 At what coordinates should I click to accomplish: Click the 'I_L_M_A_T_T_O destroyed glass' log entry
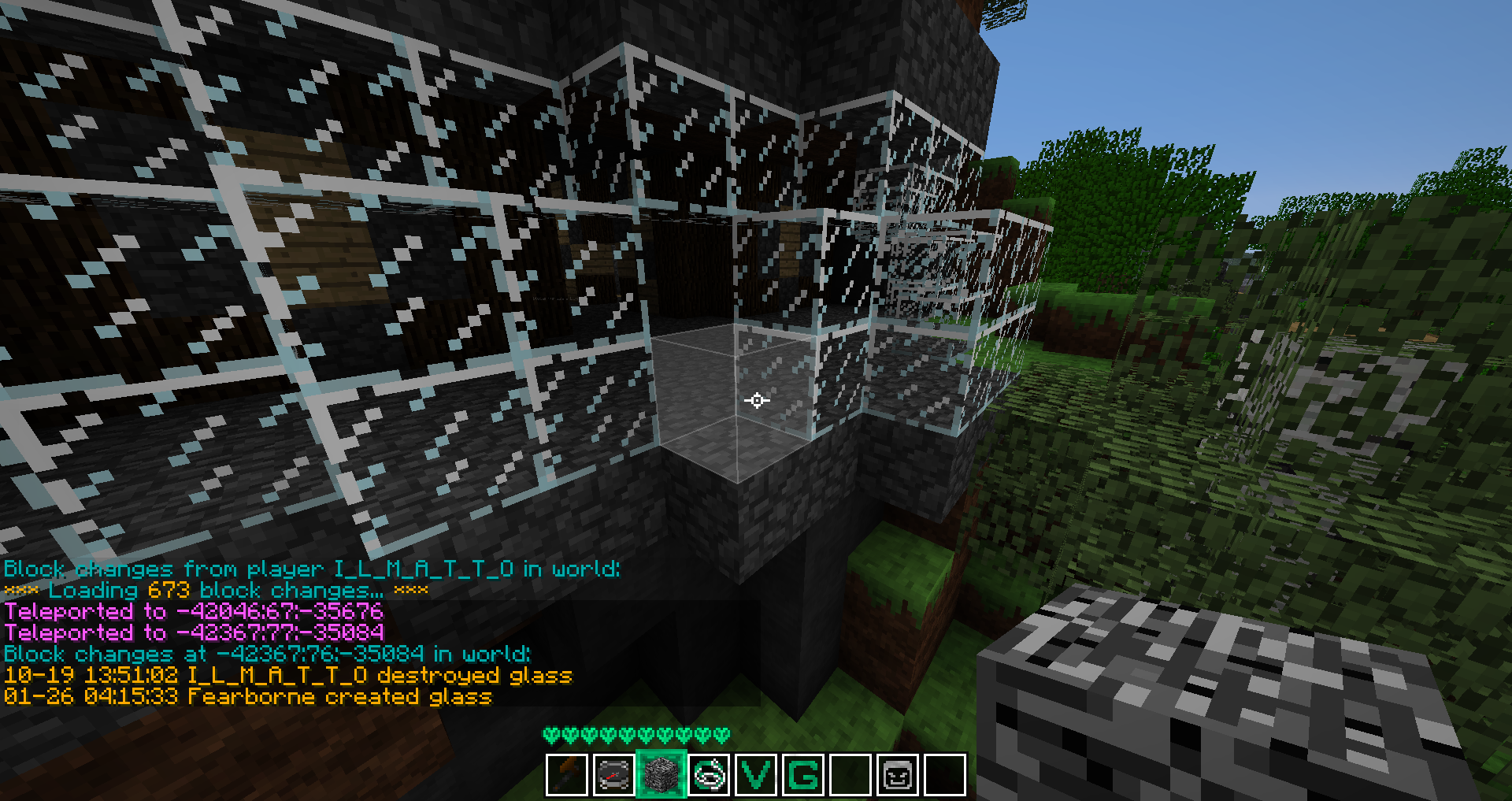[287, 676]
